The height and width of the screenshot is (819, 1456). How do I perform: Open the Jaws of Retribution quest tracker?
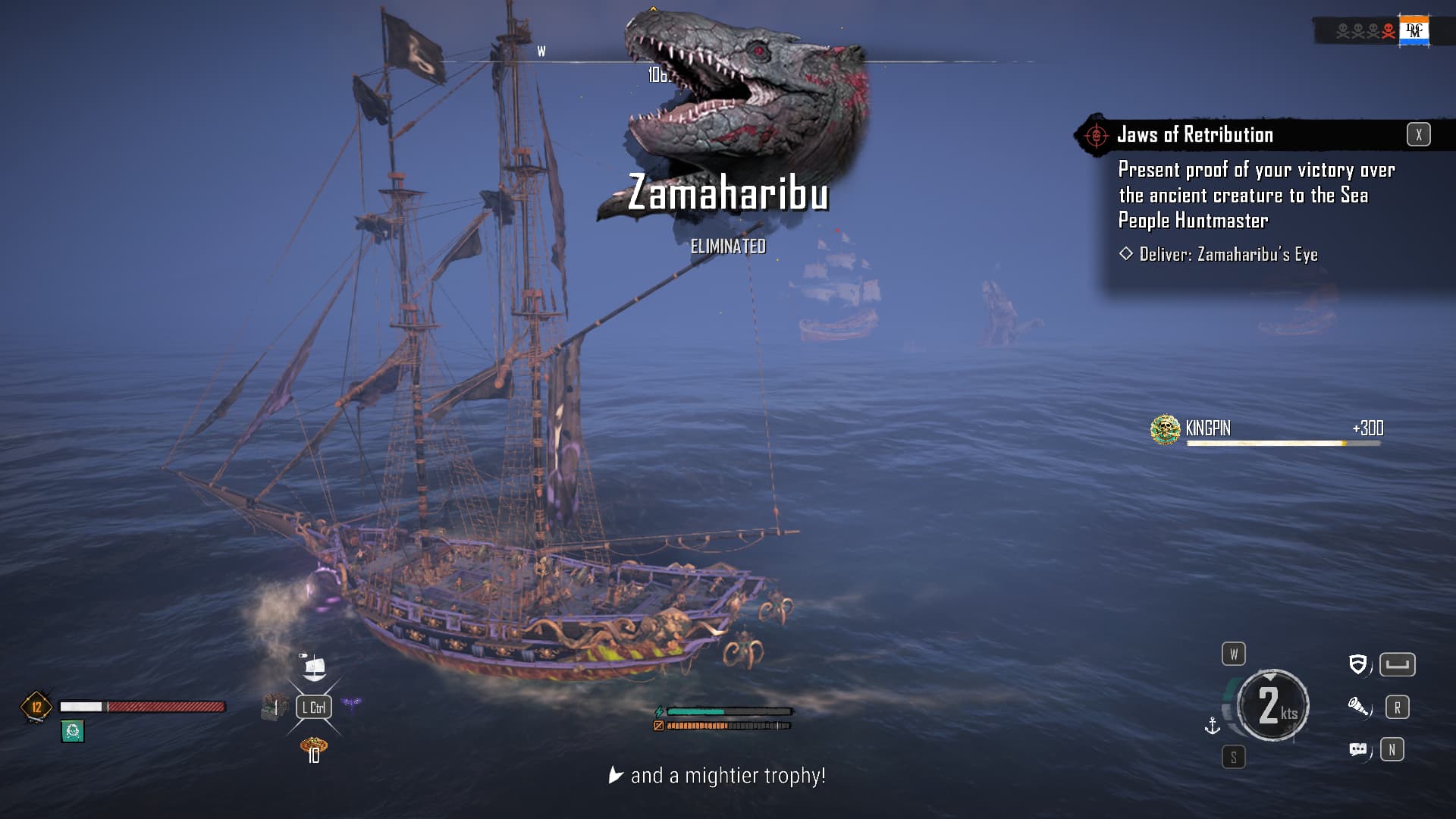[1194, 135]
